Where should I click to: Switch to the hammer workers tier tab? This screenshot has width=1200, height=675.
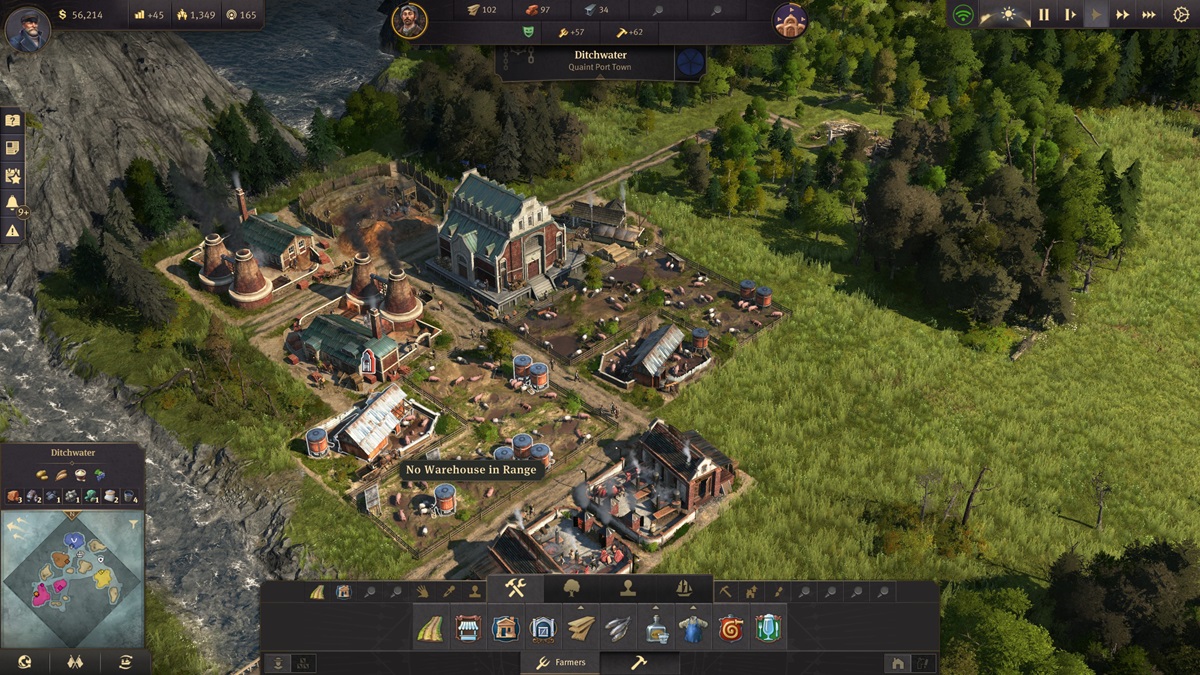(638, 662)
